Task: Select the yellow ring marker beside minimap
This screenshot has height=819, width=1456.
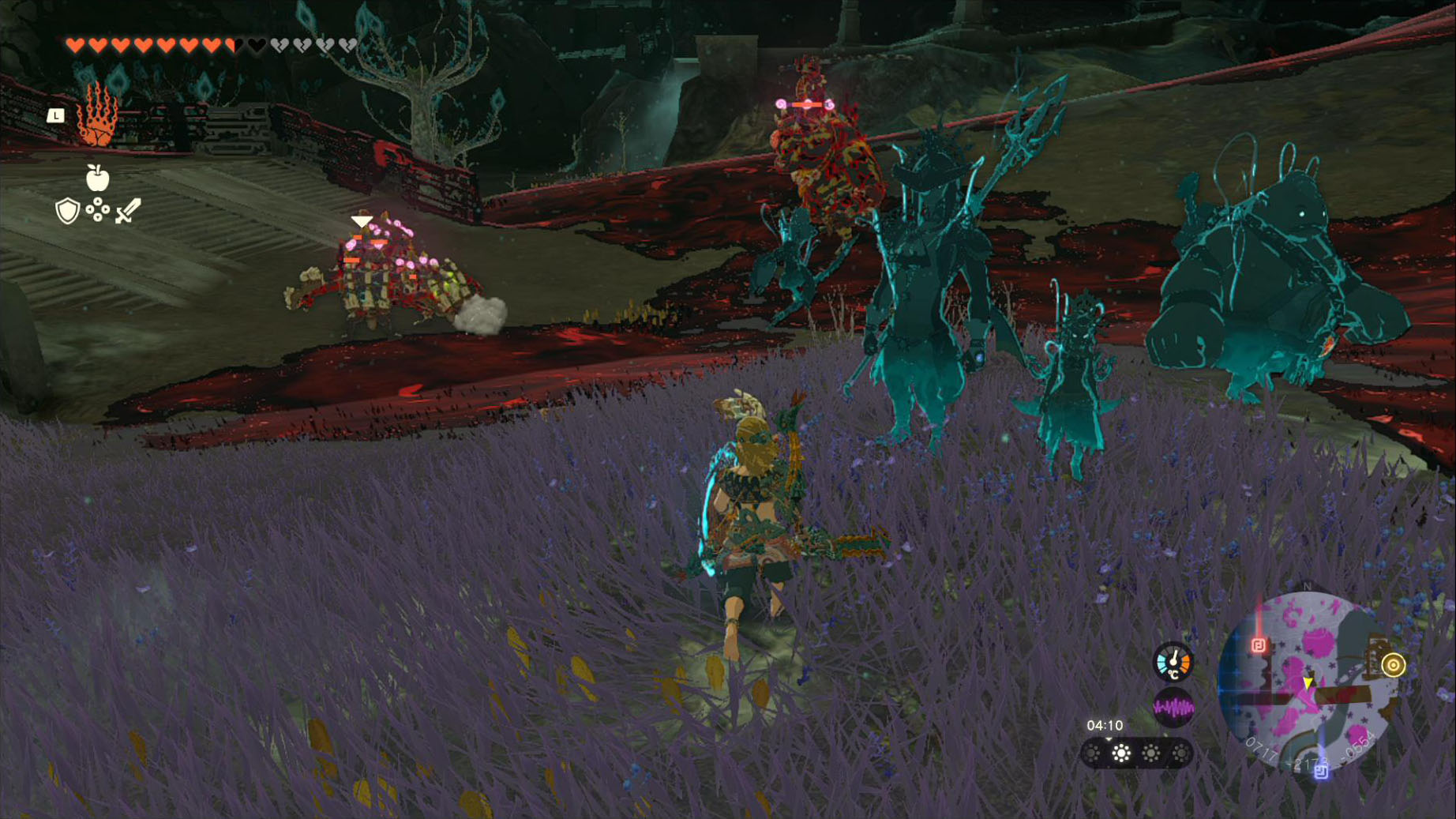Action: [x=1394, y=665]
